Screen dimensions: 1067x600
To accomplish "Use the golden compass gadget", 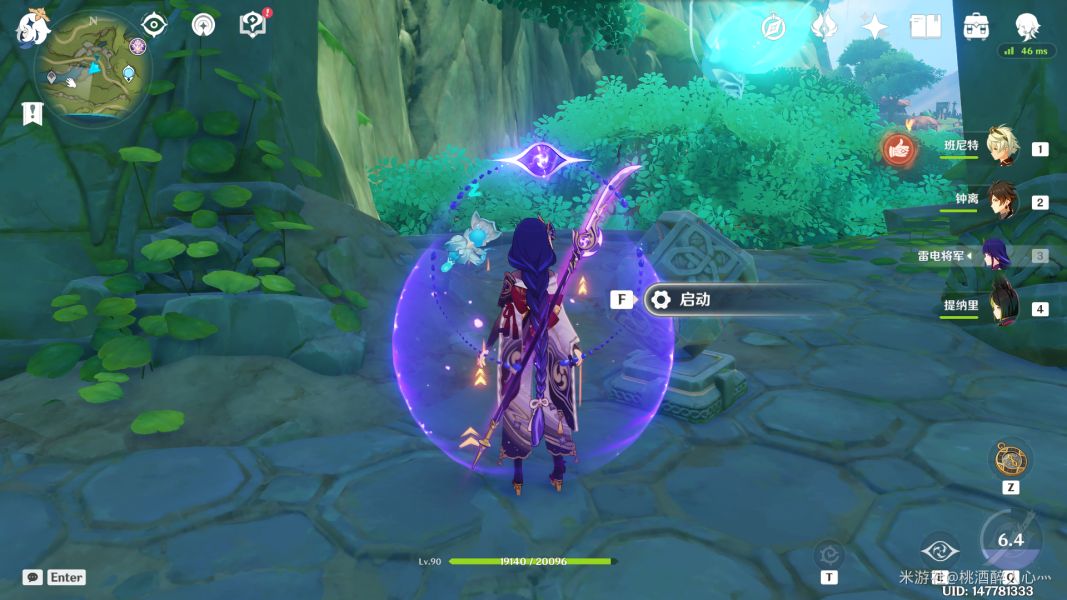I will tap(1010, 458).
